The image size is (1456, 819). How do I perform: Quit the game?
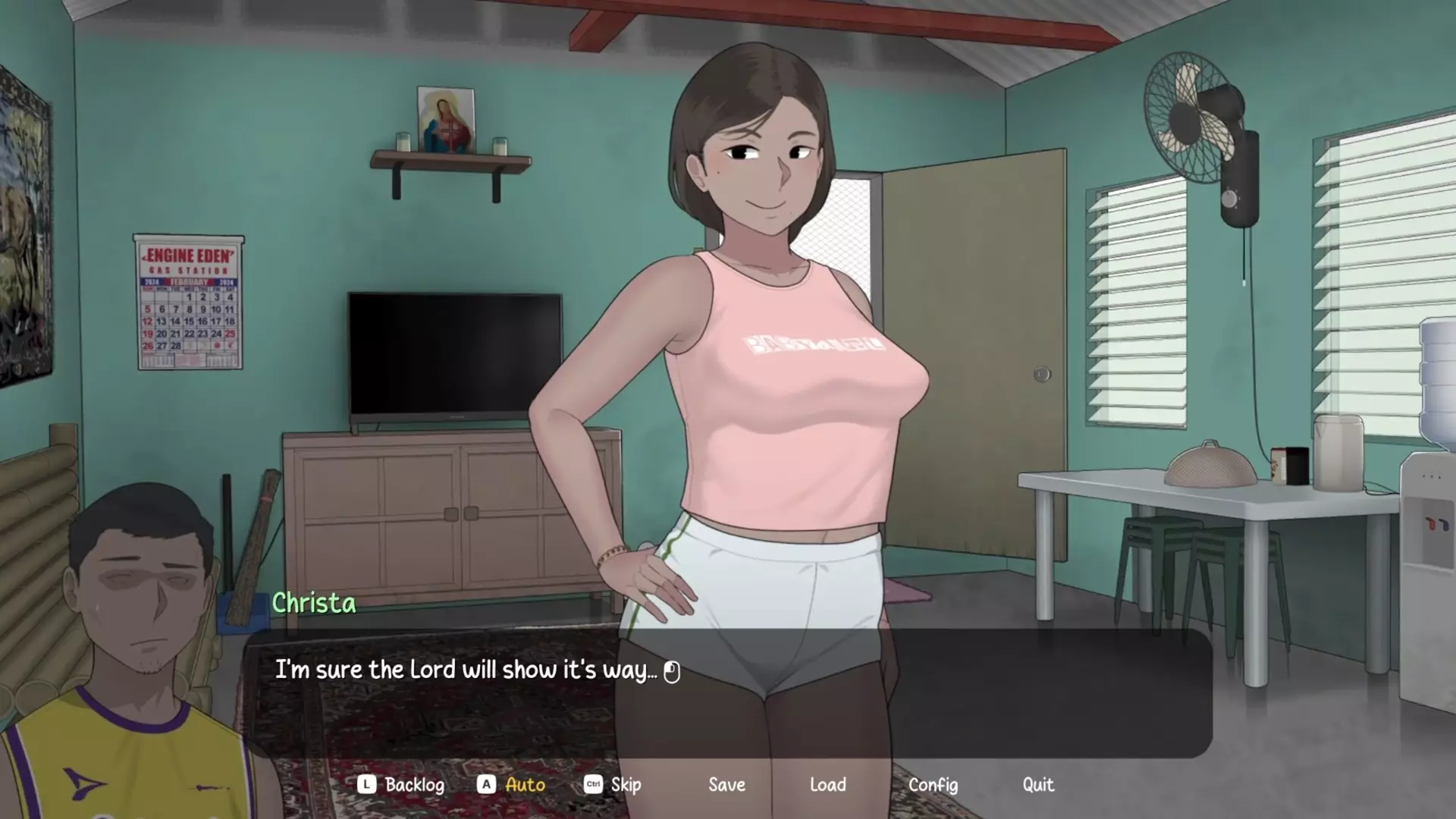1037,785
